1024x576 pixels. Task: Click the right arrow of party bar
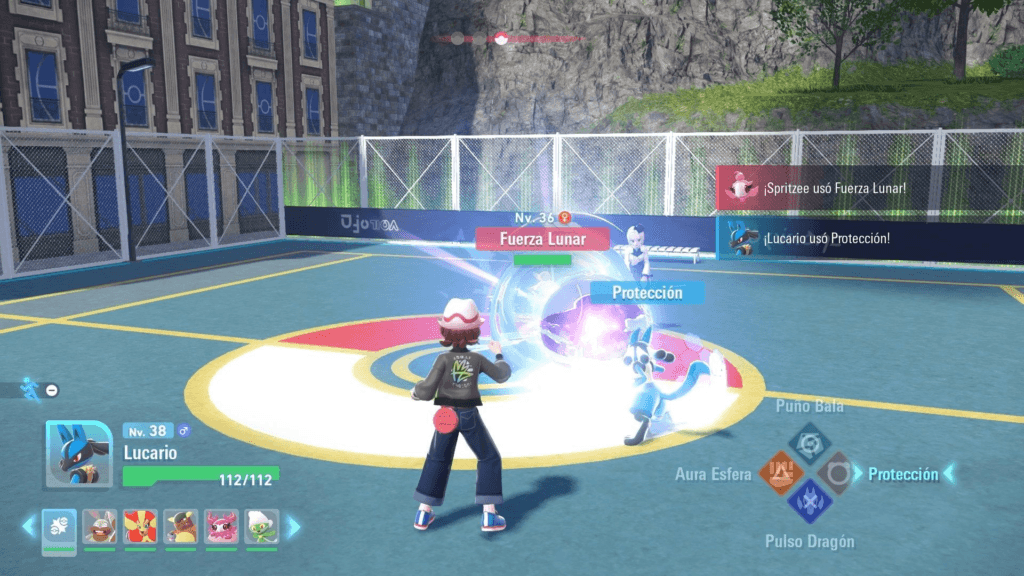tap(293, 526)
